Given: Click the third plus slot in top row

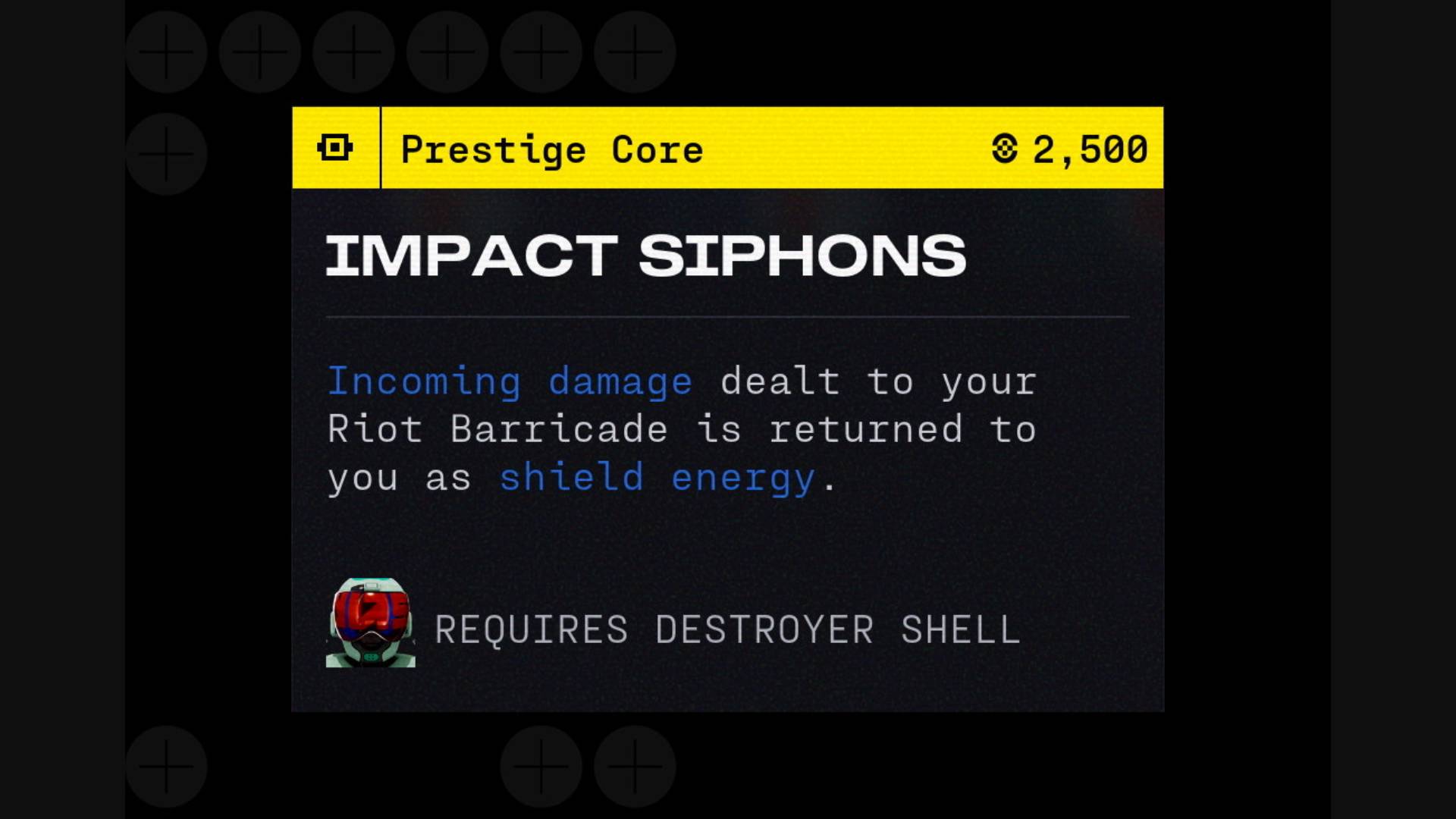Looking at the screenshot, I should point(353,52).
